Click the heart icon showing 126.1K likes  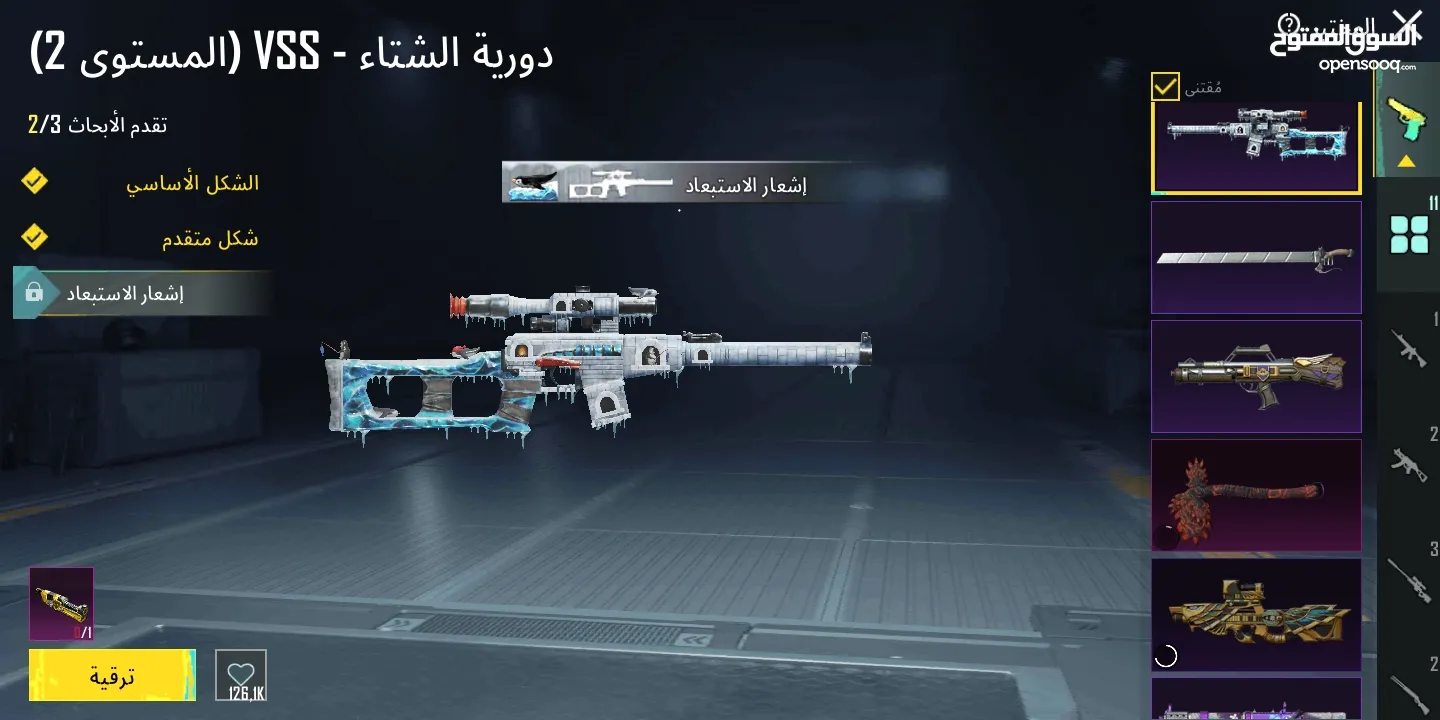pyautogui.click(x=239, y=675)
